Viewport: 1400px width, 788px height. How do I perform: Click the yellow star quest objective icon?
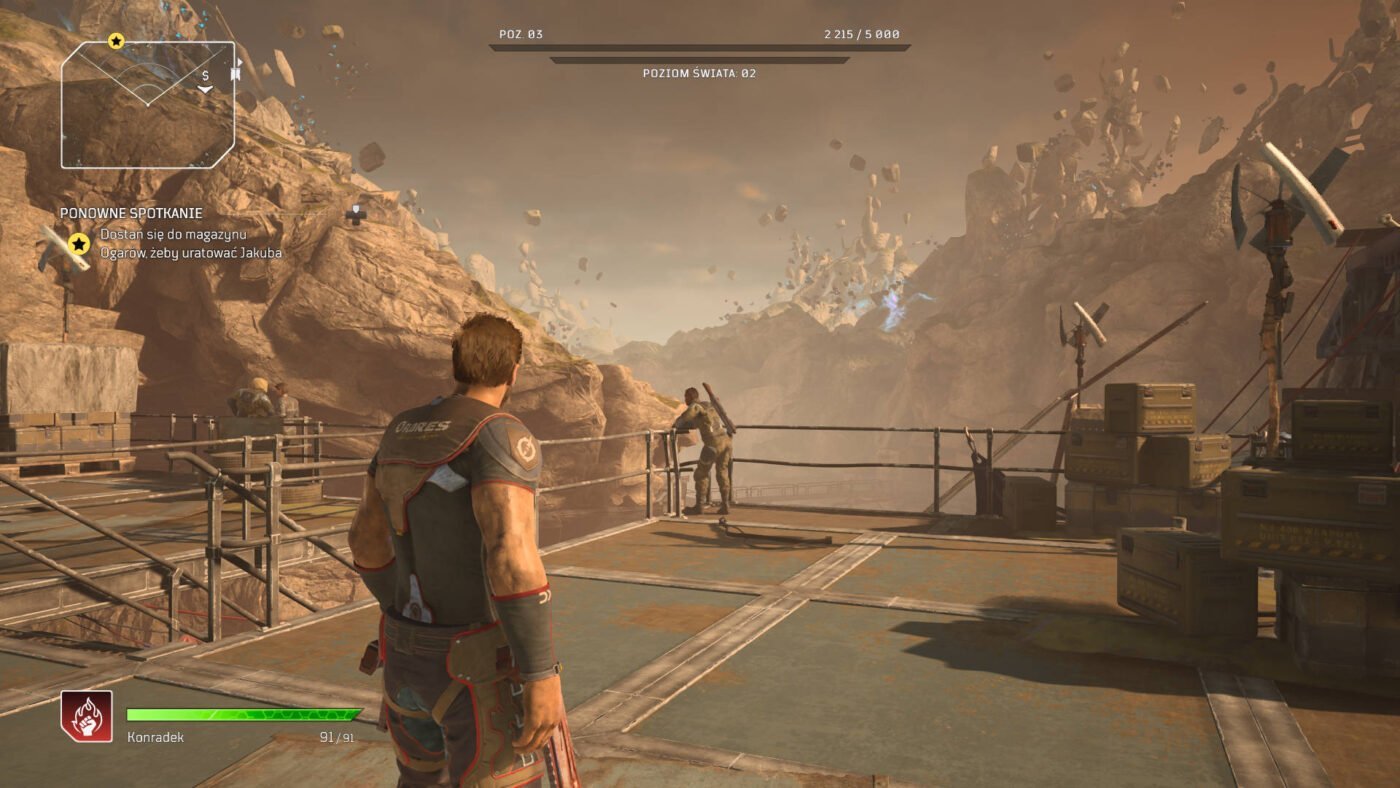coord(79,243)
